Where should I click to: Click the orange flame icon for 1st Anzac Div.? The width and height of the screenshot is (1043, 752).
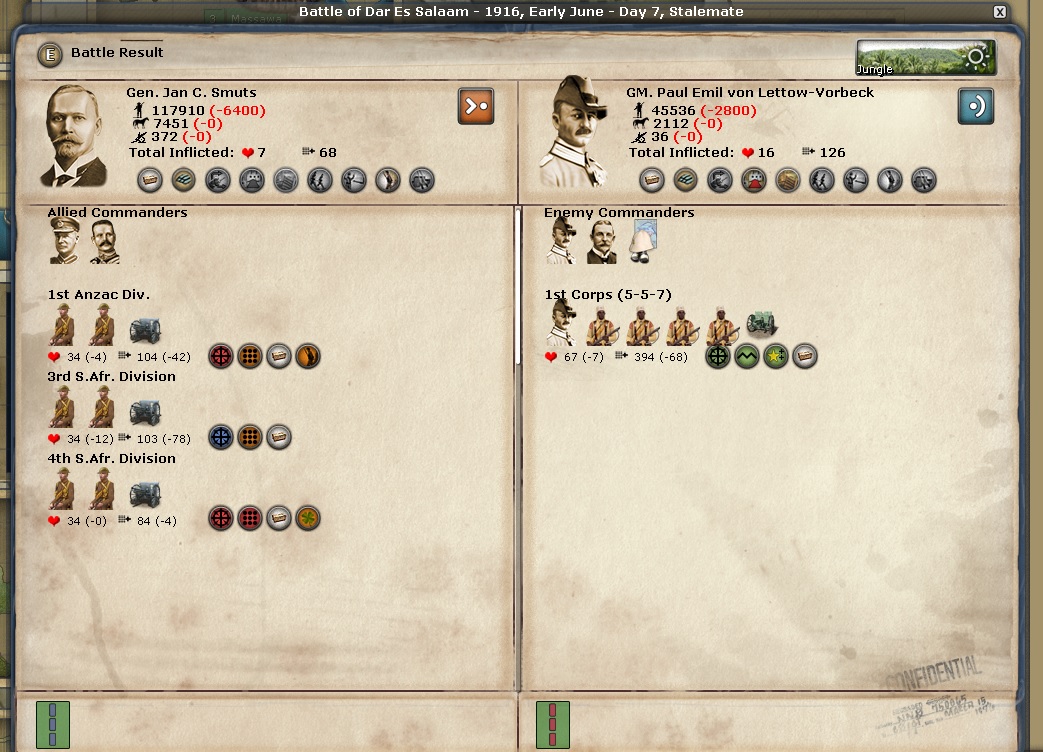[308, 355]
